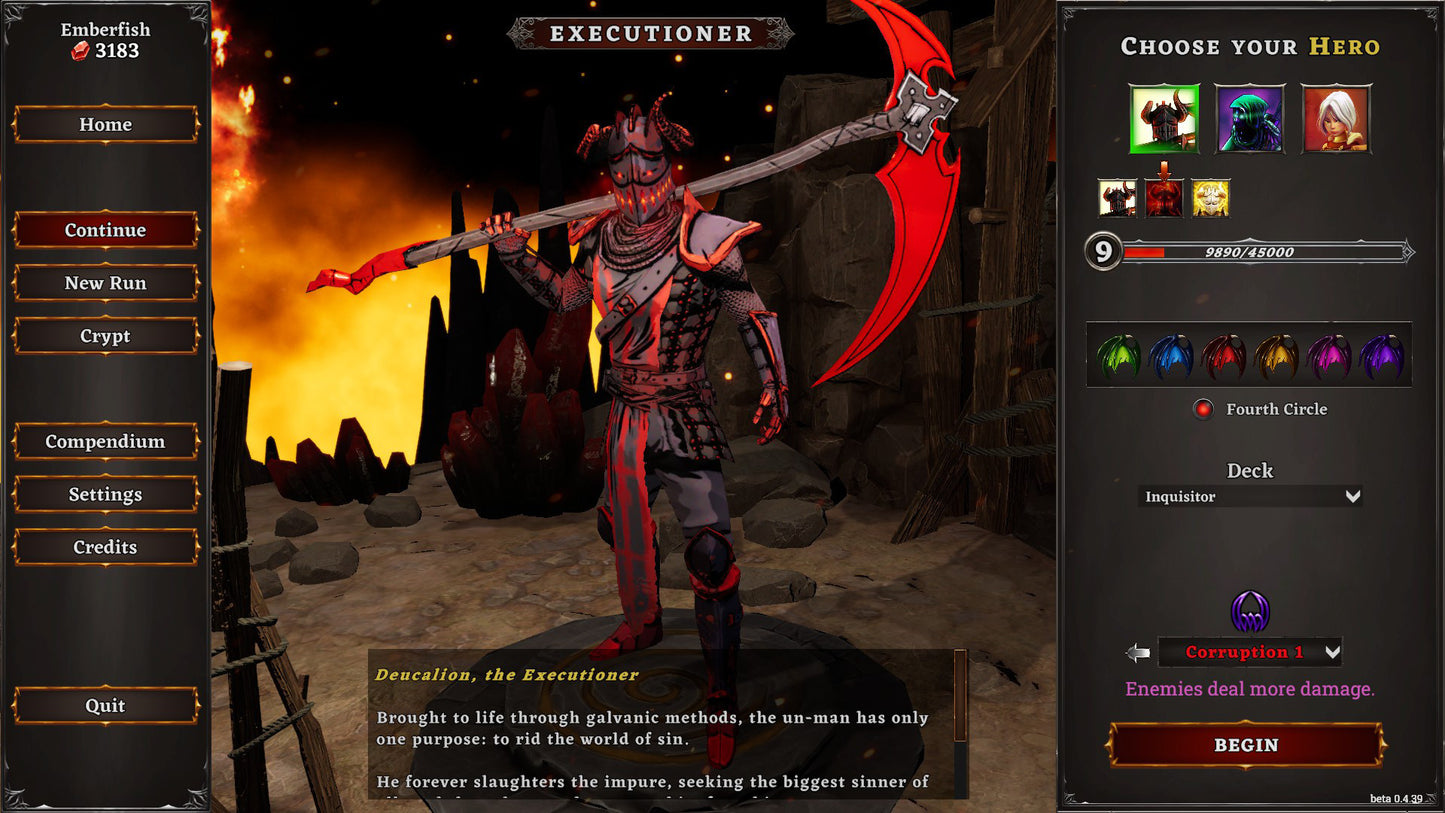The image size is (1445, 813).
Task: Toggle the Fourth Circle radio button
Action: pos(1203,409)
